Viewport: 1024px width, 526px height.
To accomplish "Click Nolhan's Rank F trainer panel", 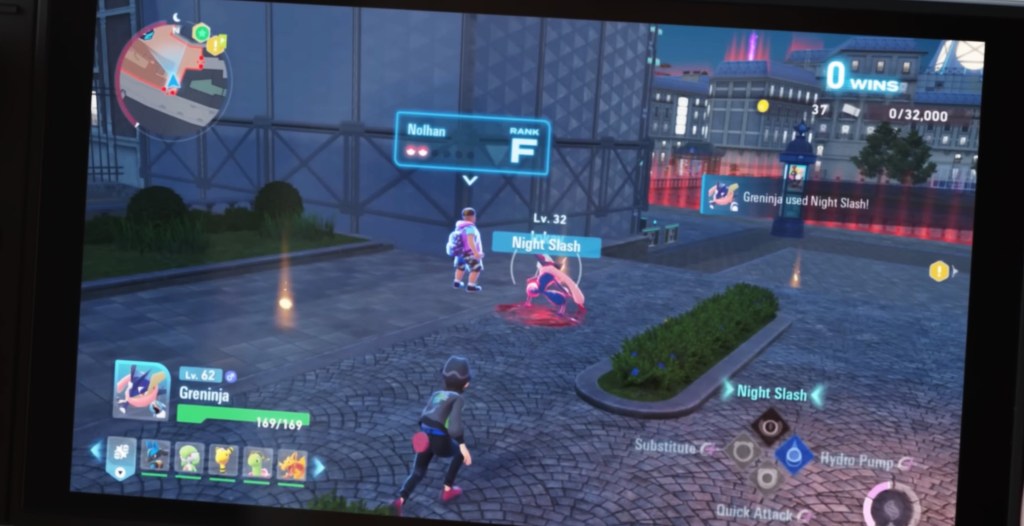I will [471, 144].
